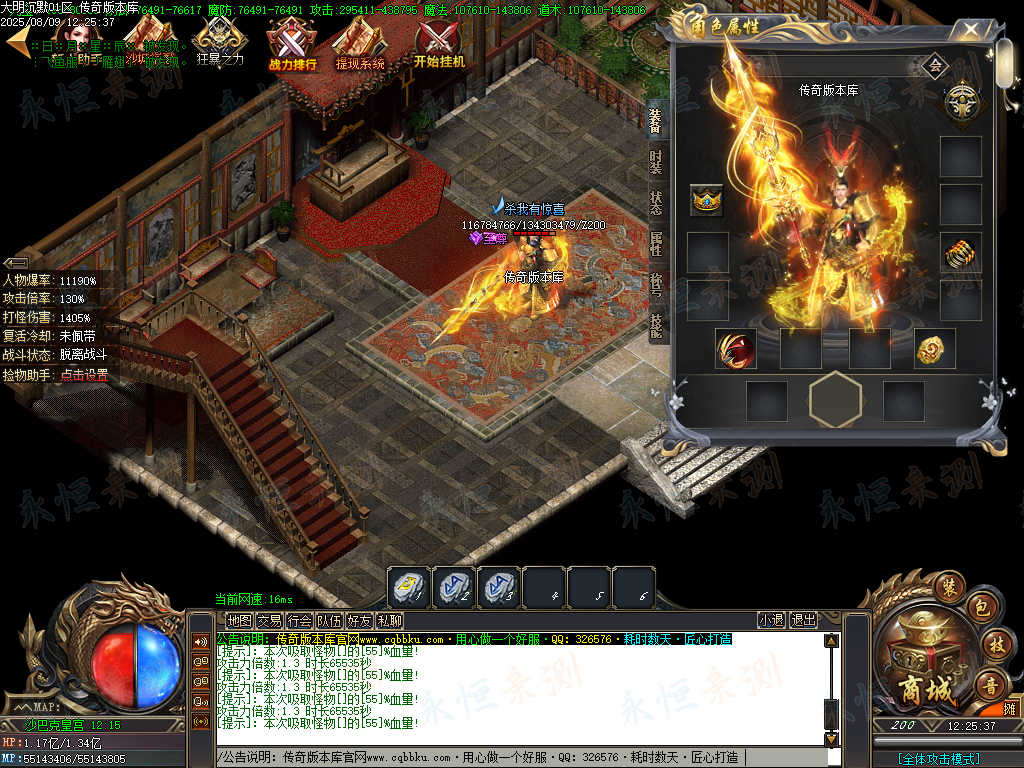Activate the 狂暴之力 berserk power icon
The image size is (1024, 768).
point(220,46)
